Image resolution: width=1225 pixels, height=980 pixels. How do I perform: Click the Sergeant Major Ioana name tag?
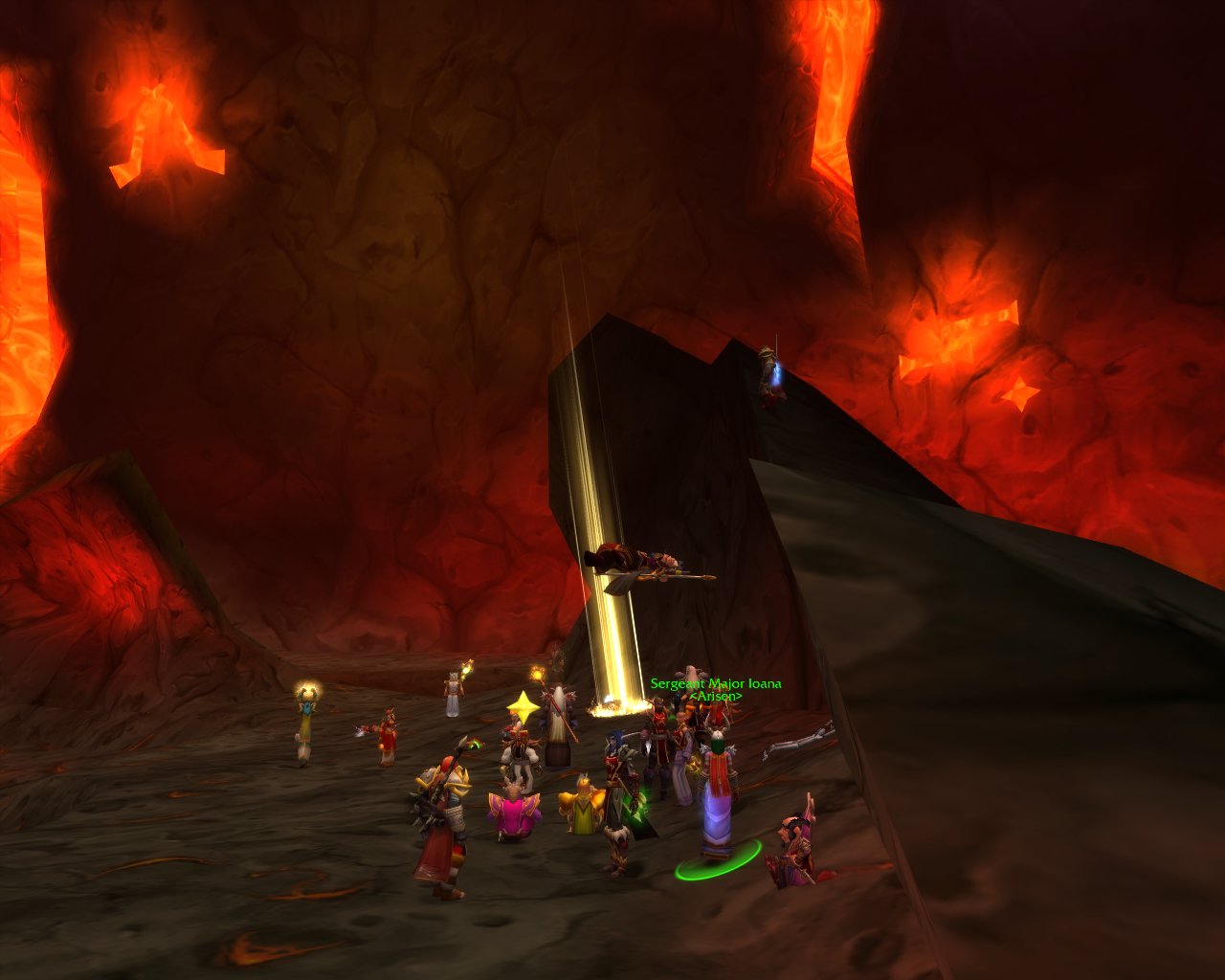coord(716,684)
